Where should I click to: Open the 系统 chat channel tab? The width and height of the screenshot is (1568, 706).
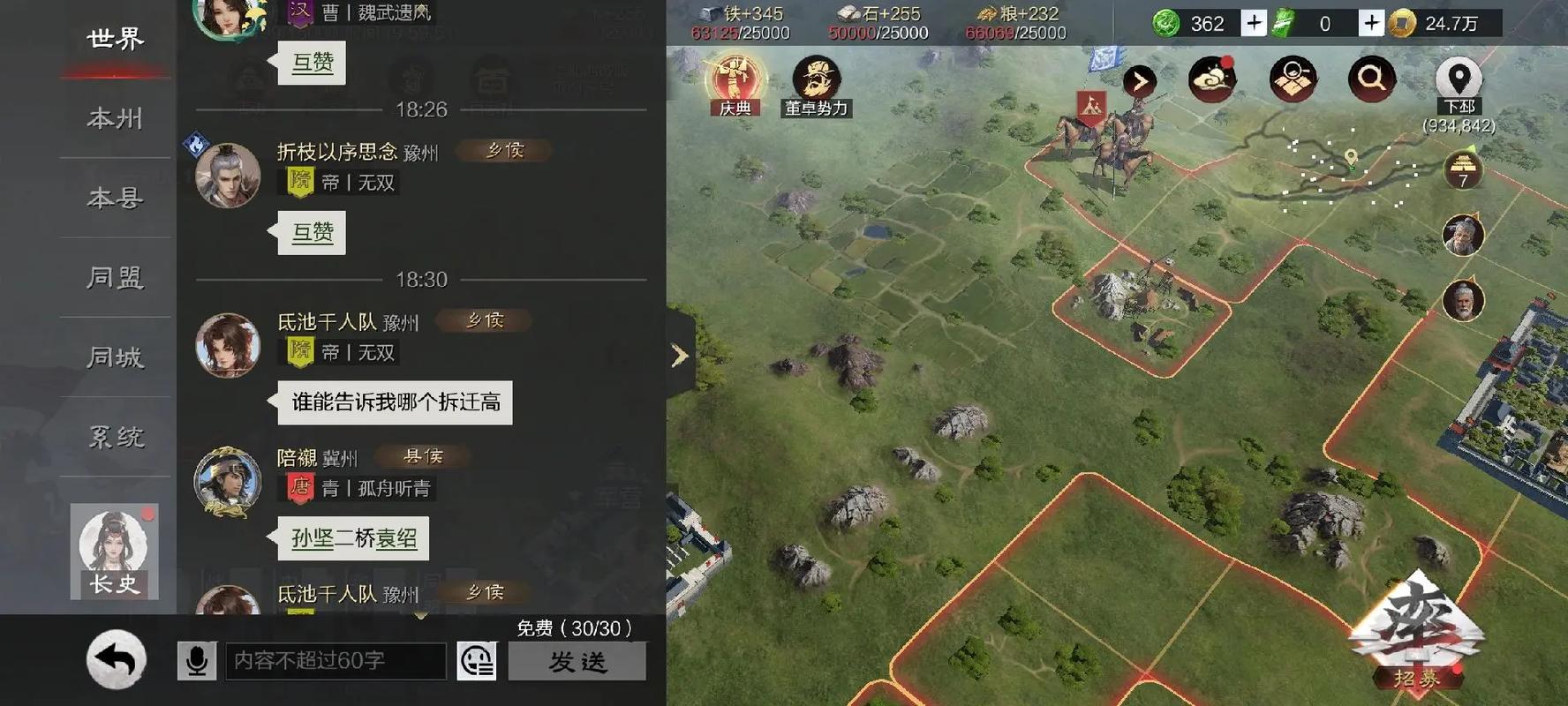114,436
